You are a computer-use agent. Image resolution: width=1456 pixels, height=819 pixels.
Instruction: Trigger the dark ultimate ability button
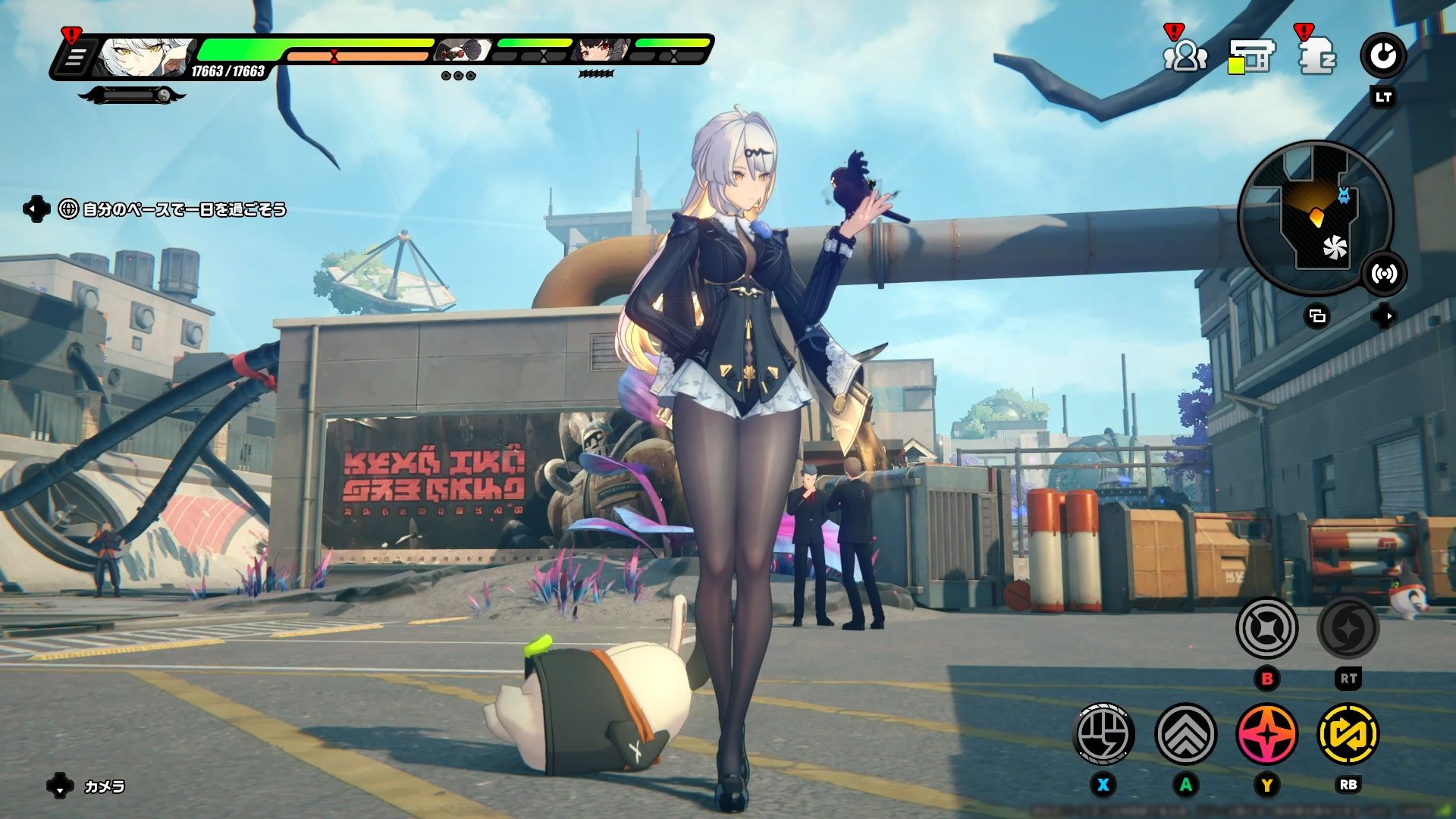[1348, 629]
